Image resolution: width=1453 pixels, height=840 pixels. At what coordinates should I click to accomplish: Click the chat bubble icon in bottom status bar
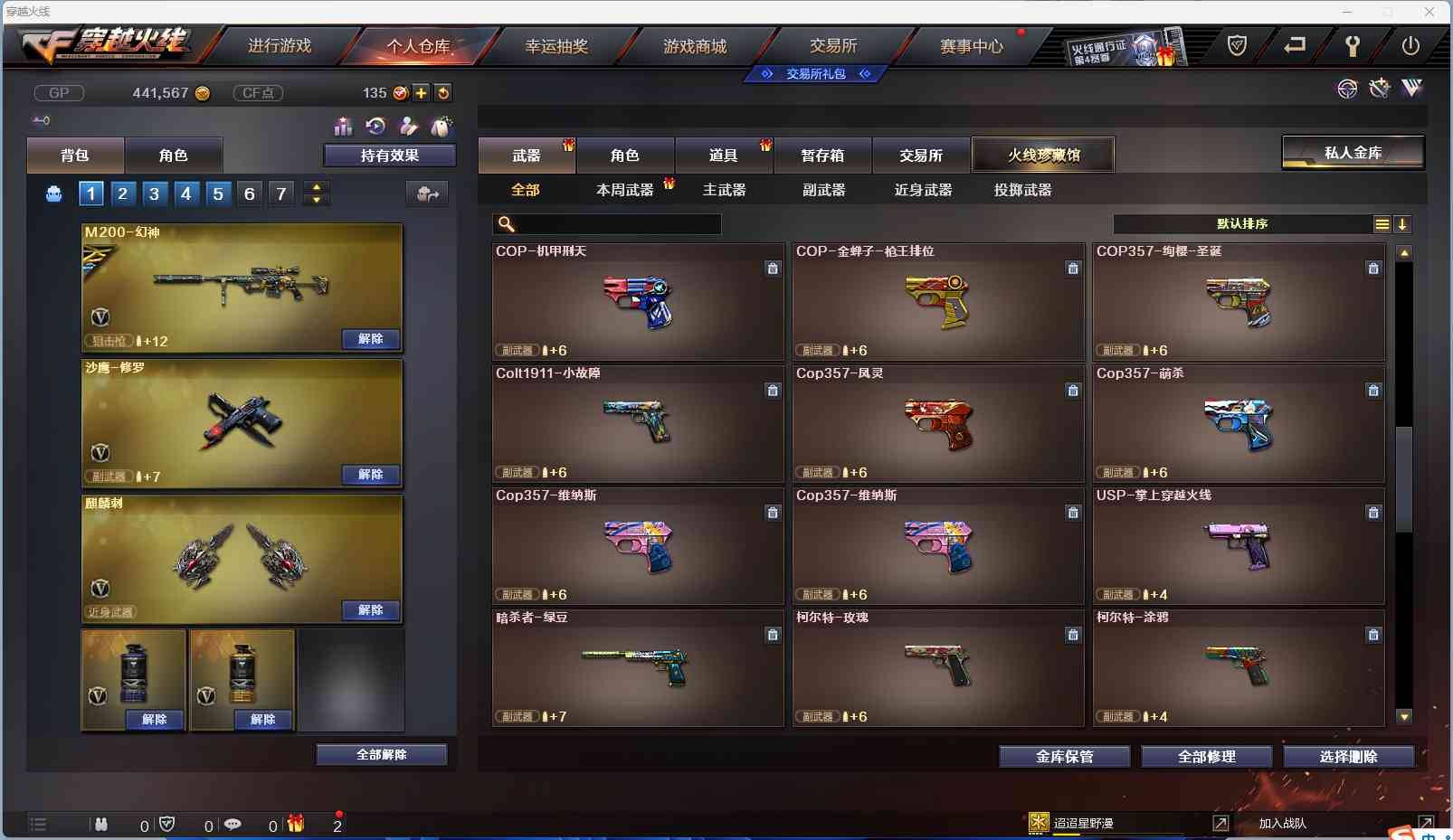coord(233,824)
